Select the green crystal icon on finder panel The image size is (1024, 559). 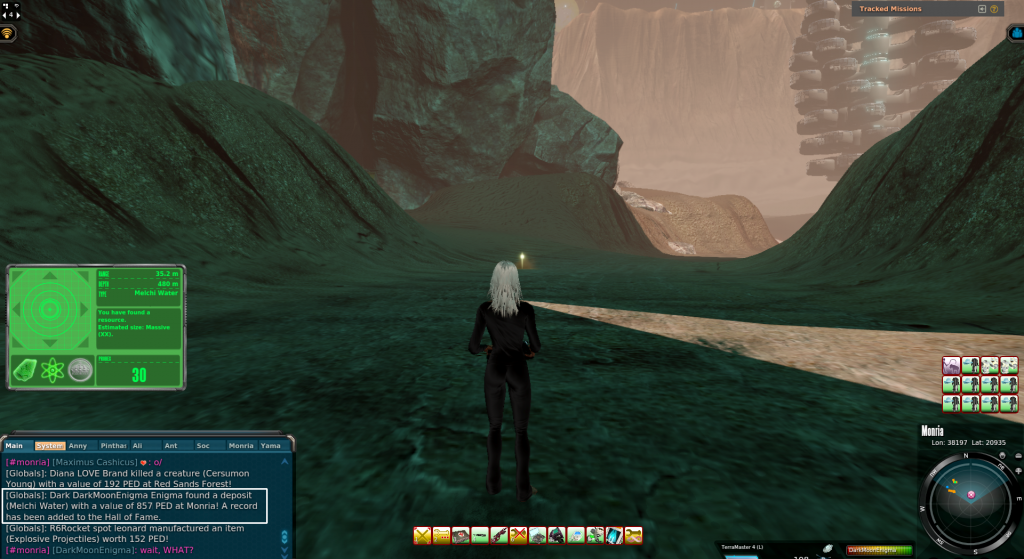[x=27, y=370]
